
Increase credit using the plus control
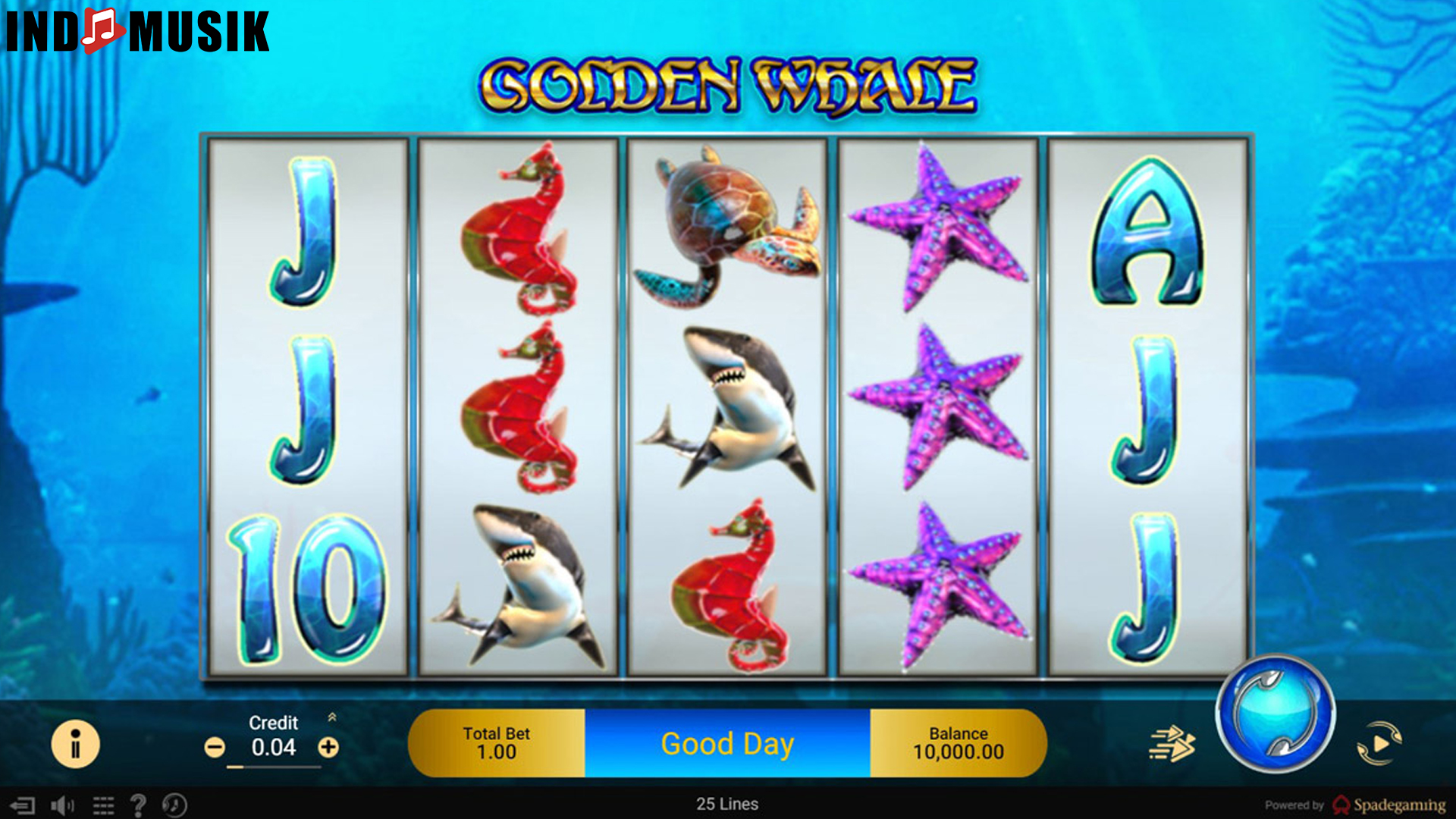[329, 747]
